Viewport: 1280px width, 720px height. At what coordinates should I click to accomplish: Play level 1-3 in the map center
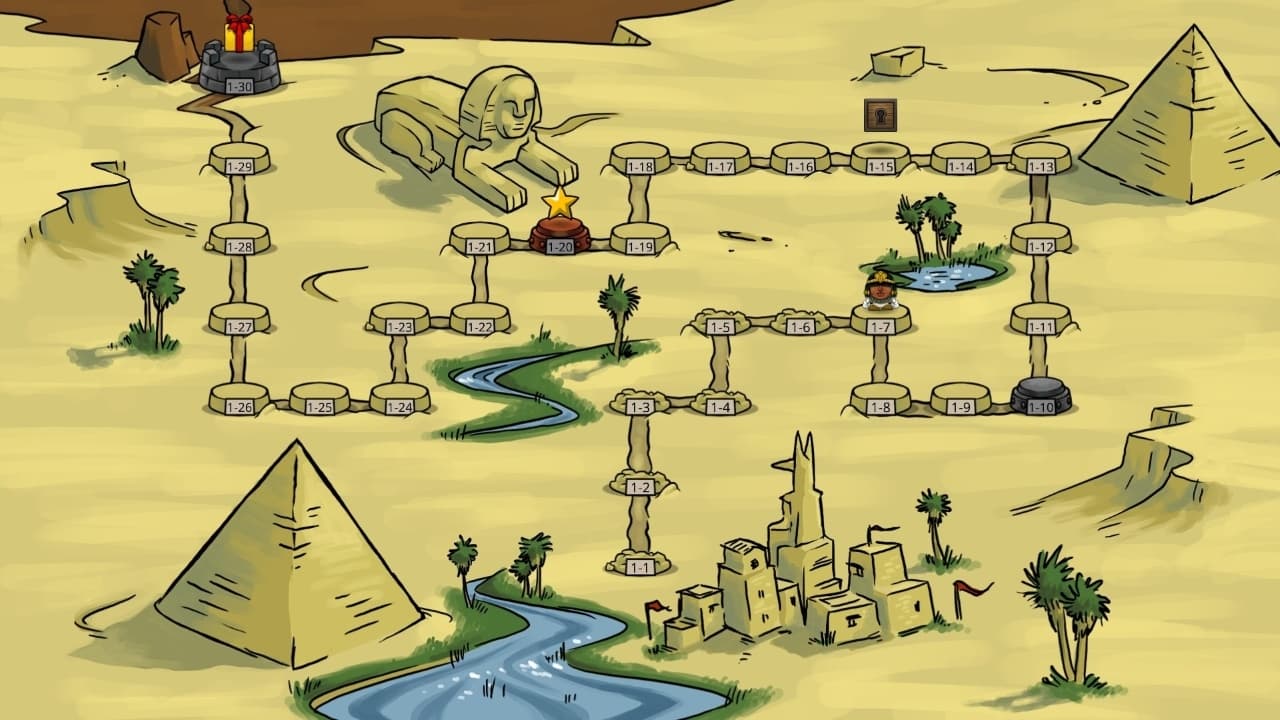coord(640,407)
